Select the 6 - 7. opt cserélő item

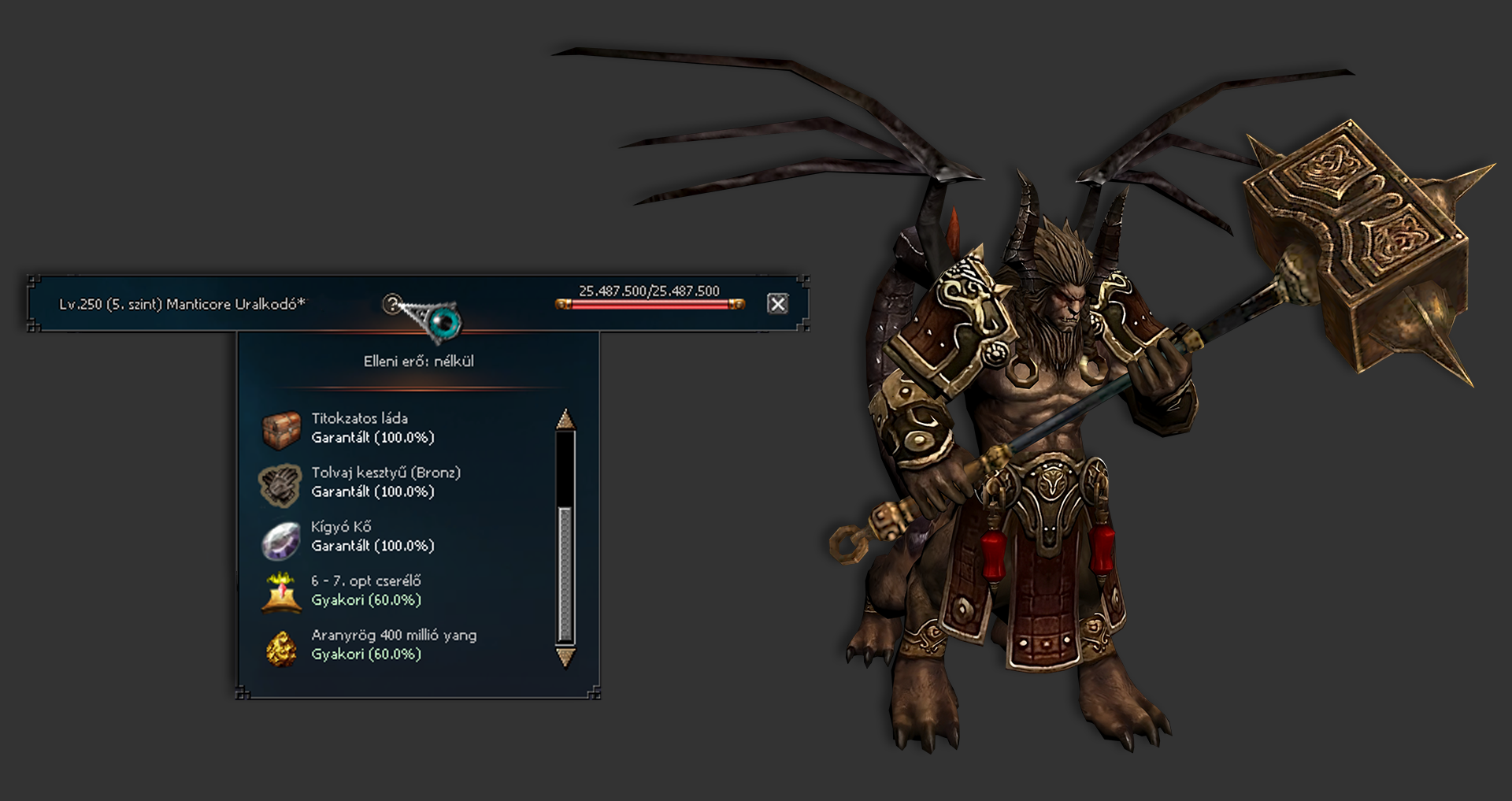coord(280,592)
